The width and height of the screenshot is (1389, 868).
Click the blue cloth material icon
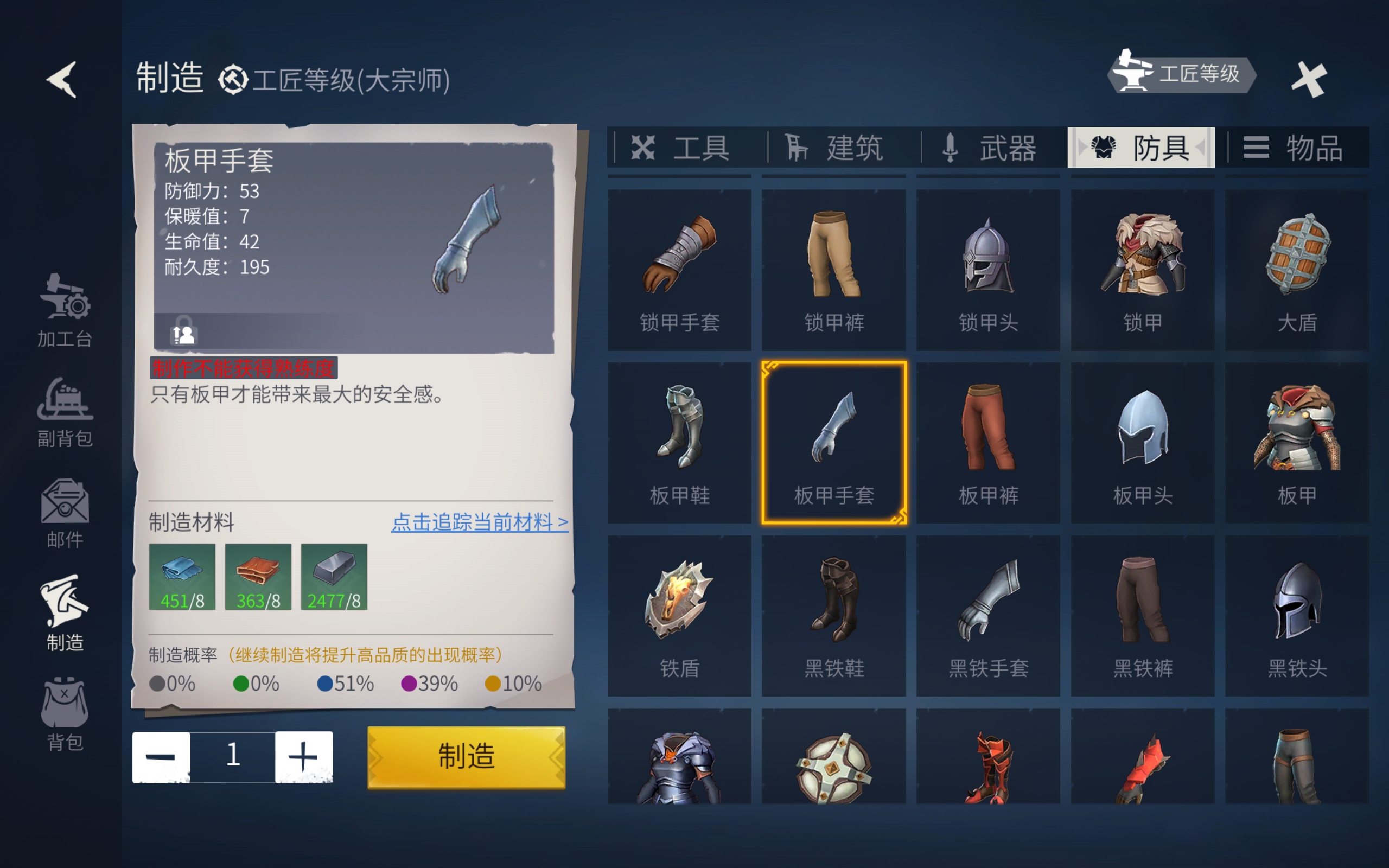pos(182,576)
